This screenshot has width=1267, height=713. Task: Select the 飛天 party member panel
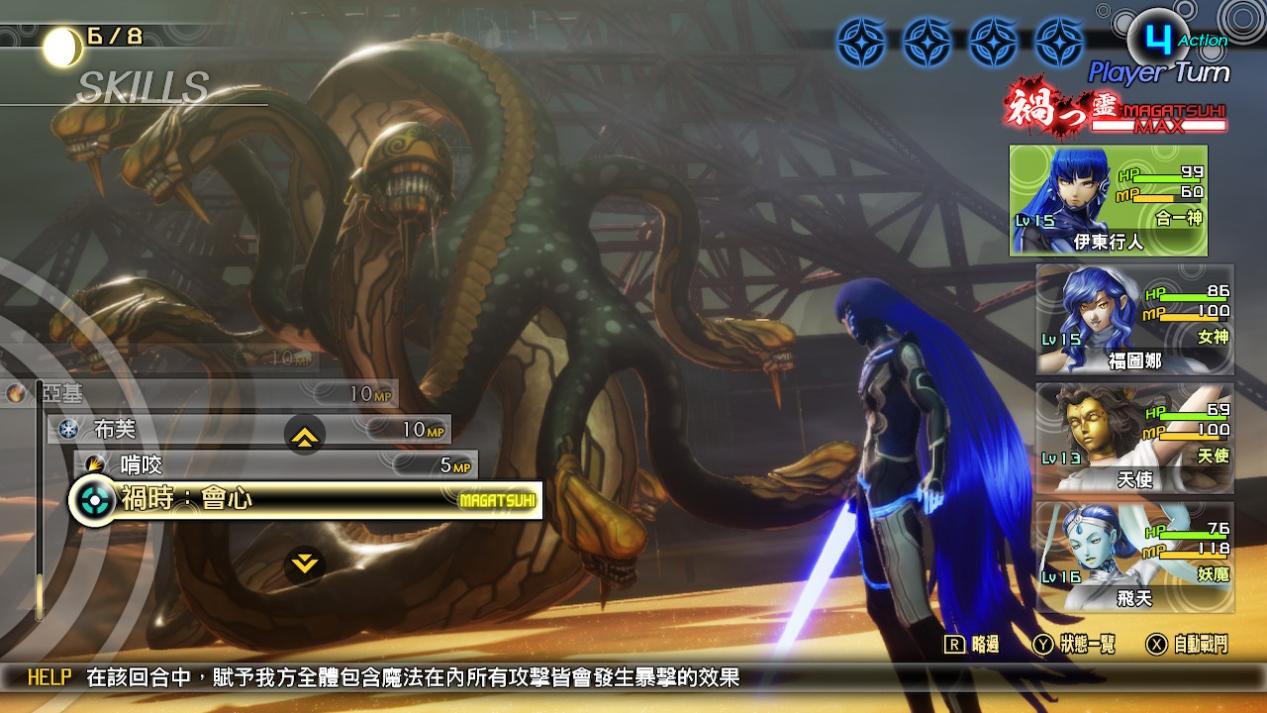1134,557
